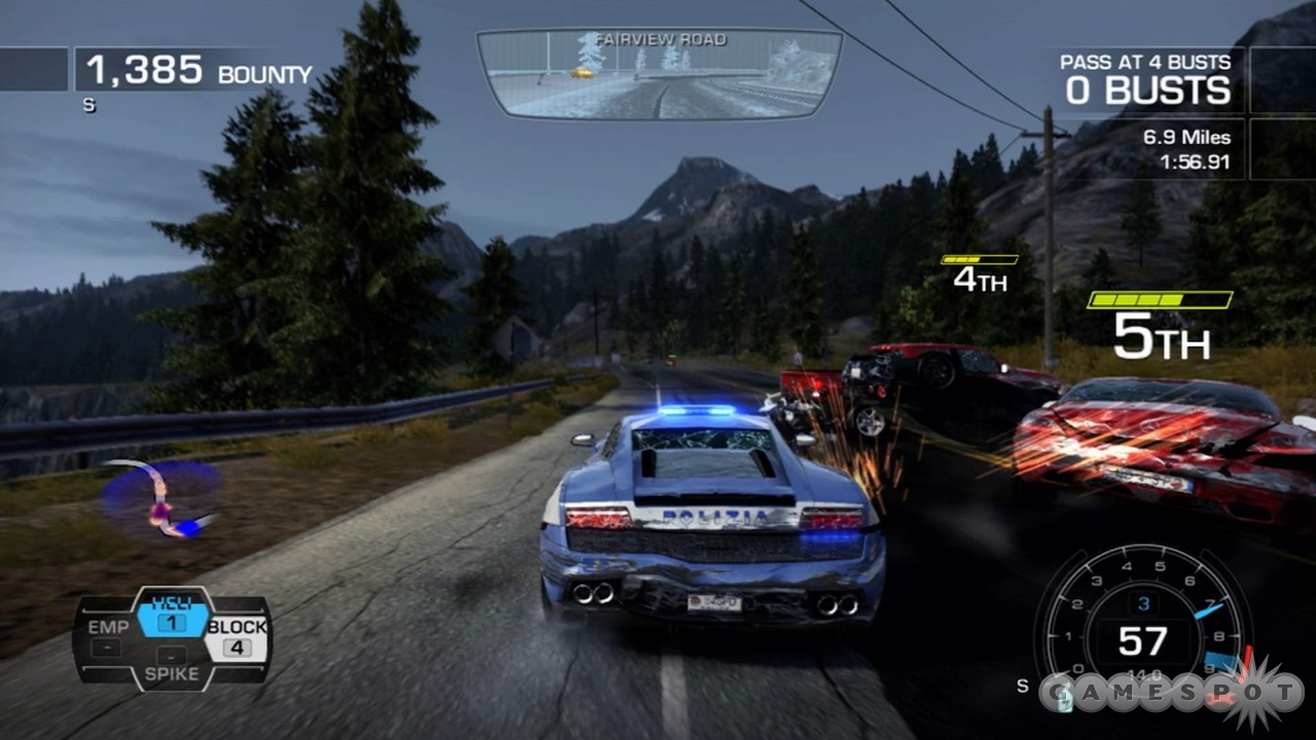Click the Fairview Road rear-view mirror
1316x740 pixels.
tap(659, 73)
